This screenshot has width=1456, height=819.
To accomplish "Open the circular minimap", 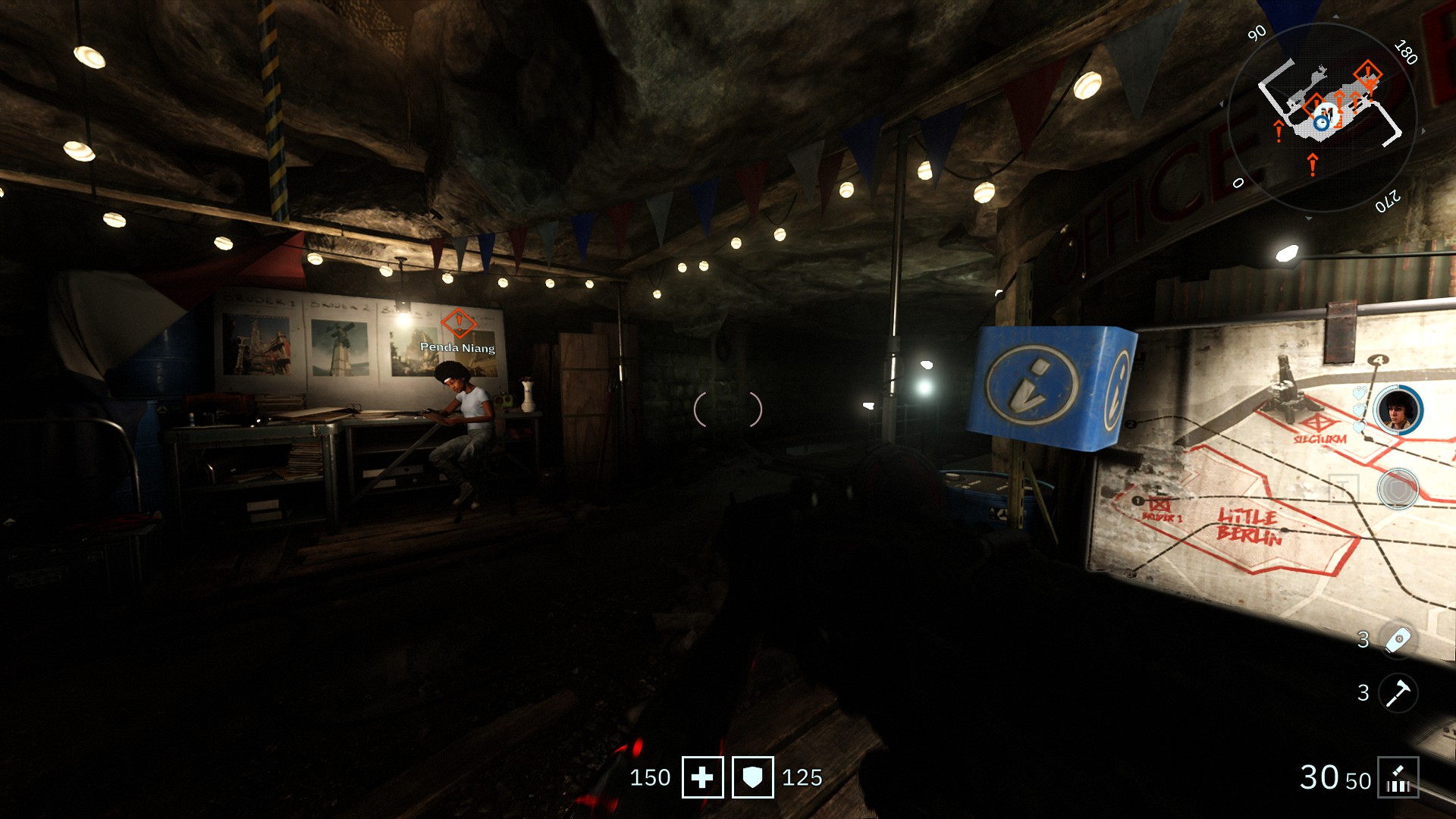I will 1322,118.
